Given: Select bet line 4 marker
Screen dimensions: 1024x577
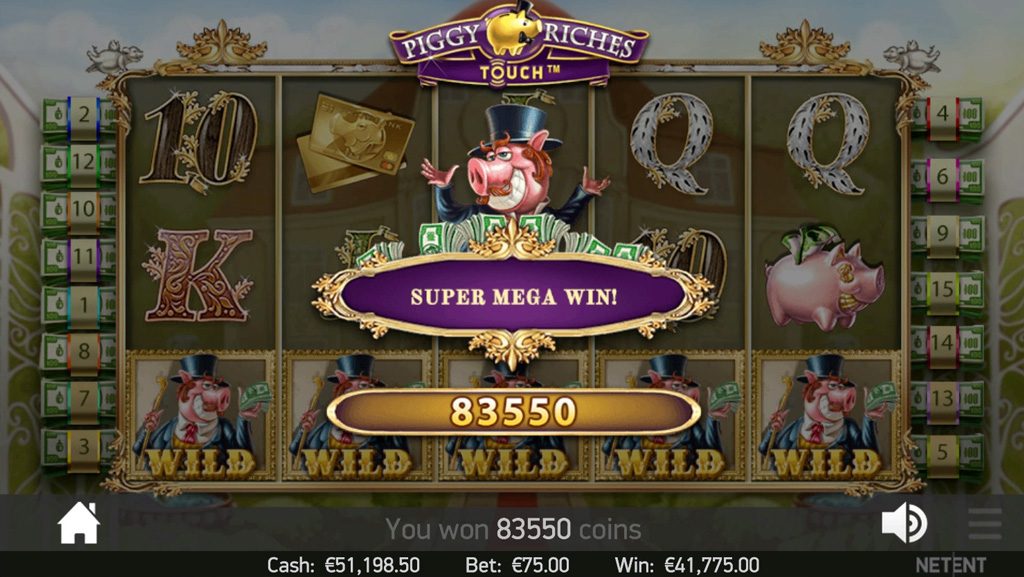Looking at the screenshot, I should (x=943, y=115).
